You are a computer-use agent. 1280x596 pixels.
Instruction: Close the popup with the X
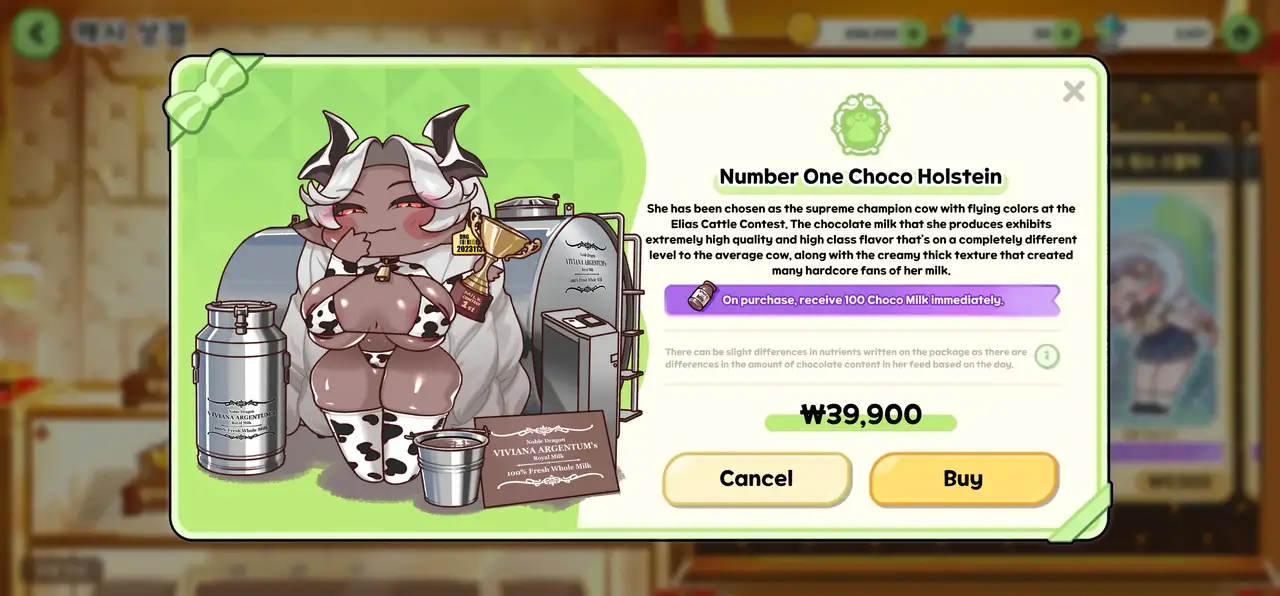tap(1073, 92)
